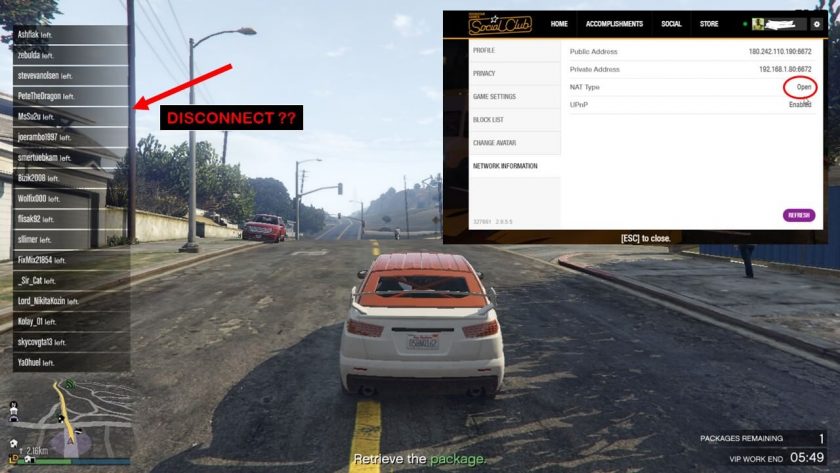840x473 pixels.
Task: Open the Social Club Home tab
Action: (559, 24)
